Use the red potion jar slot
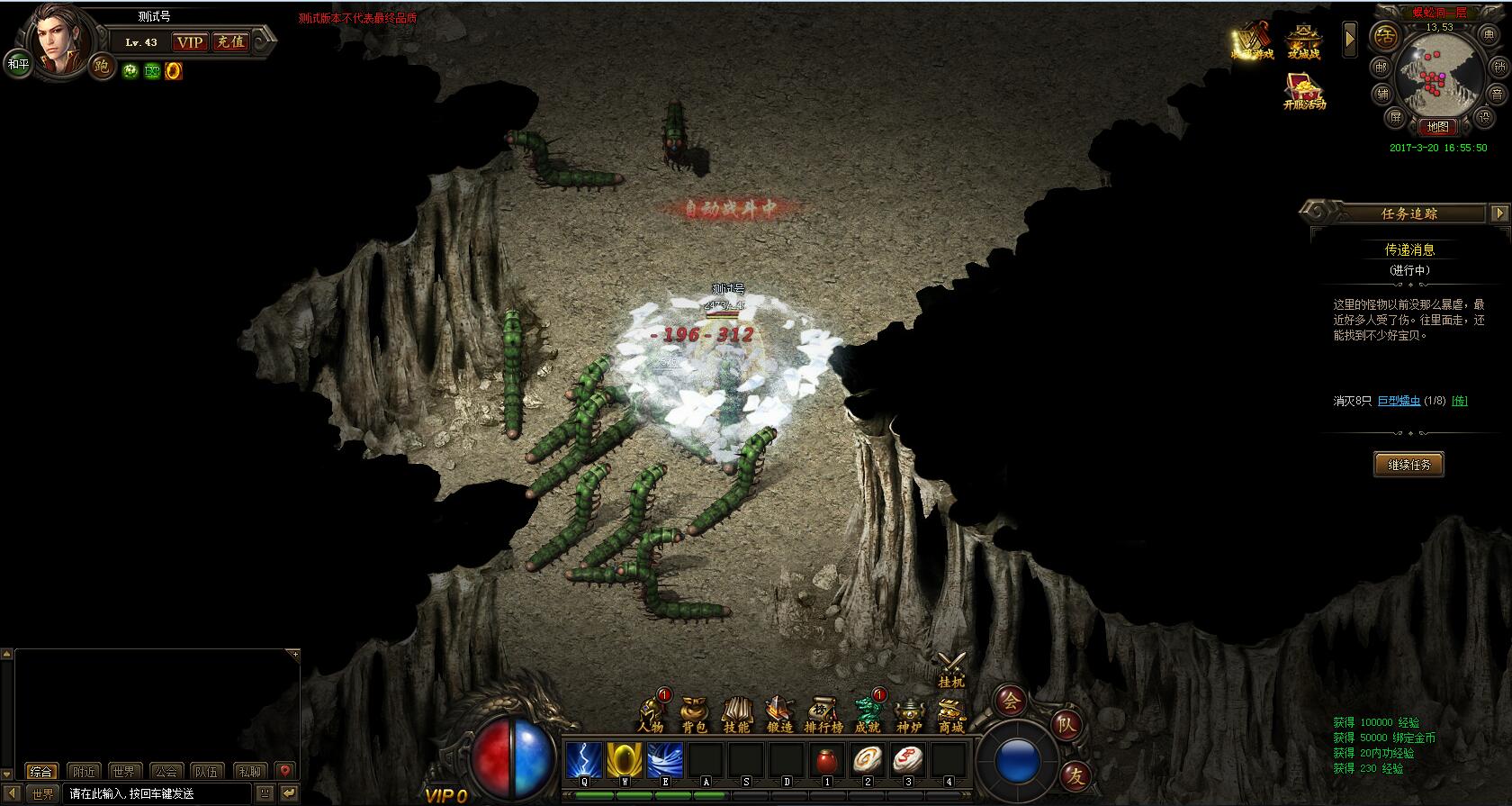This screenshot has width=1512, height=806. [826, 761]
